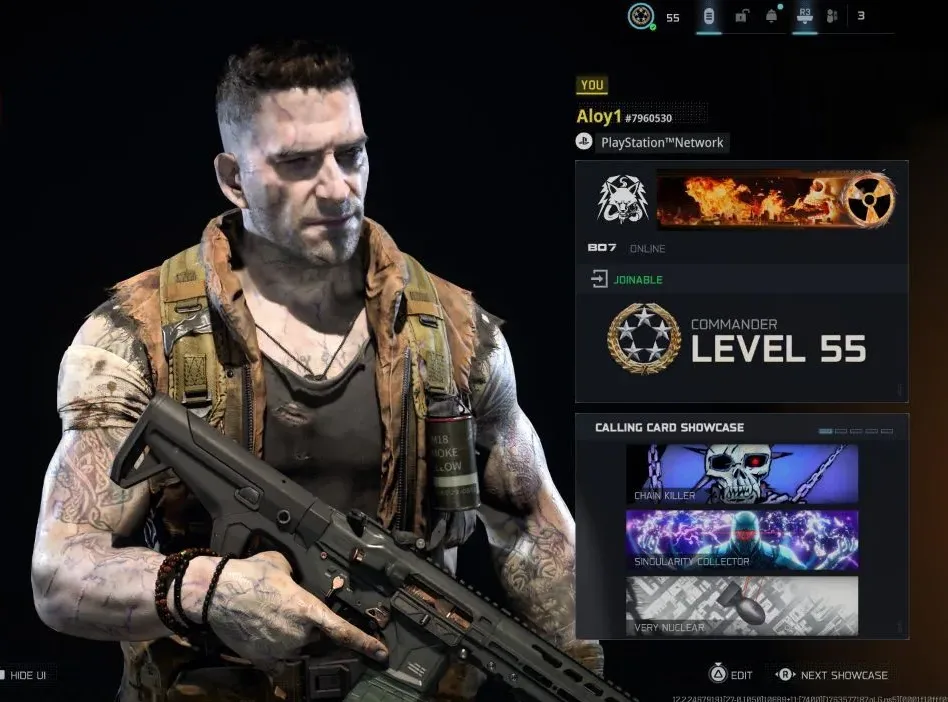Open the player rank emblem in top bar
This screenshot has height=702, width=948.
pos(641,16)
